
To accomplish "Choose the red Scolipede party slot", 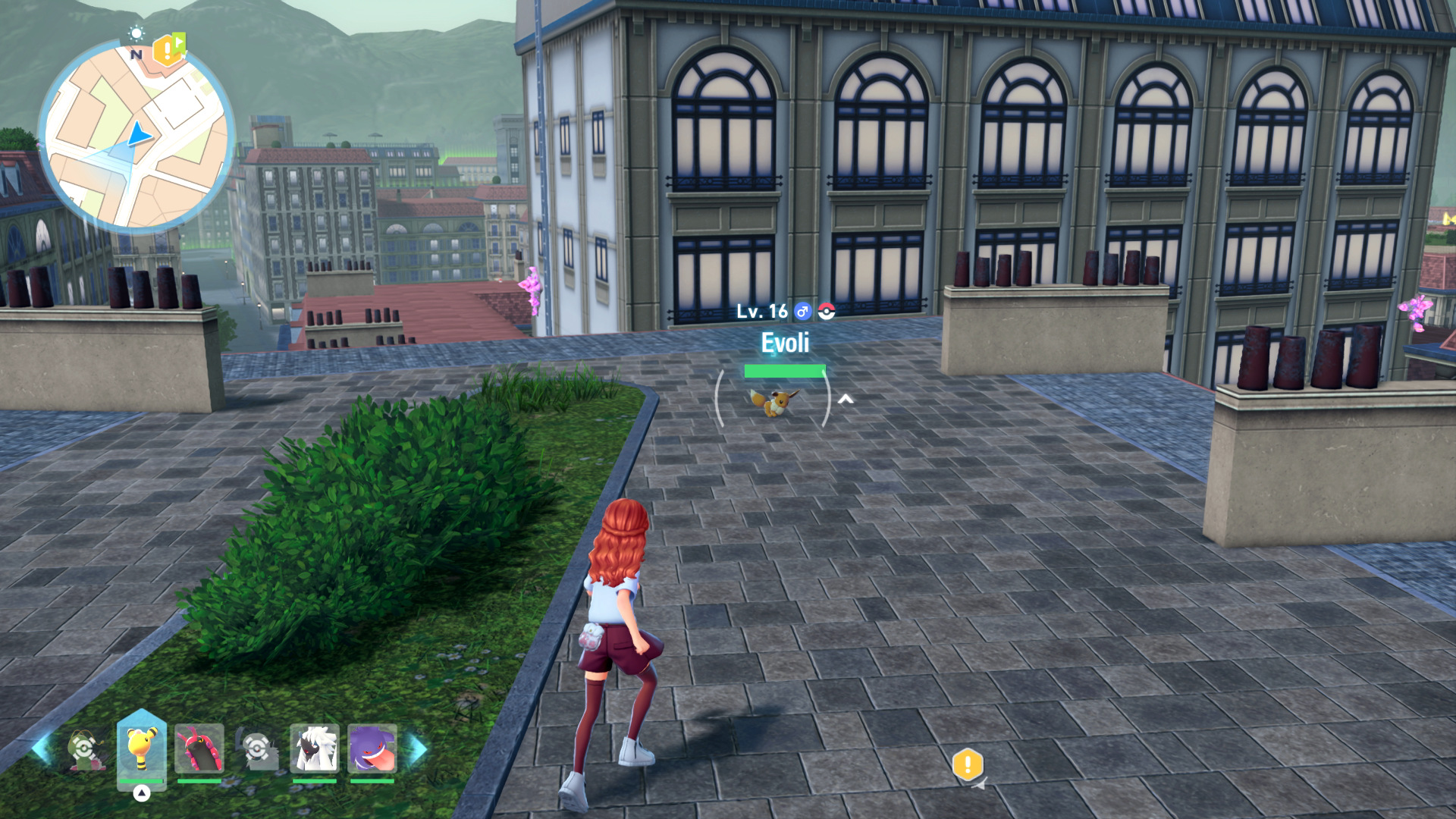I will pos(199,749).
